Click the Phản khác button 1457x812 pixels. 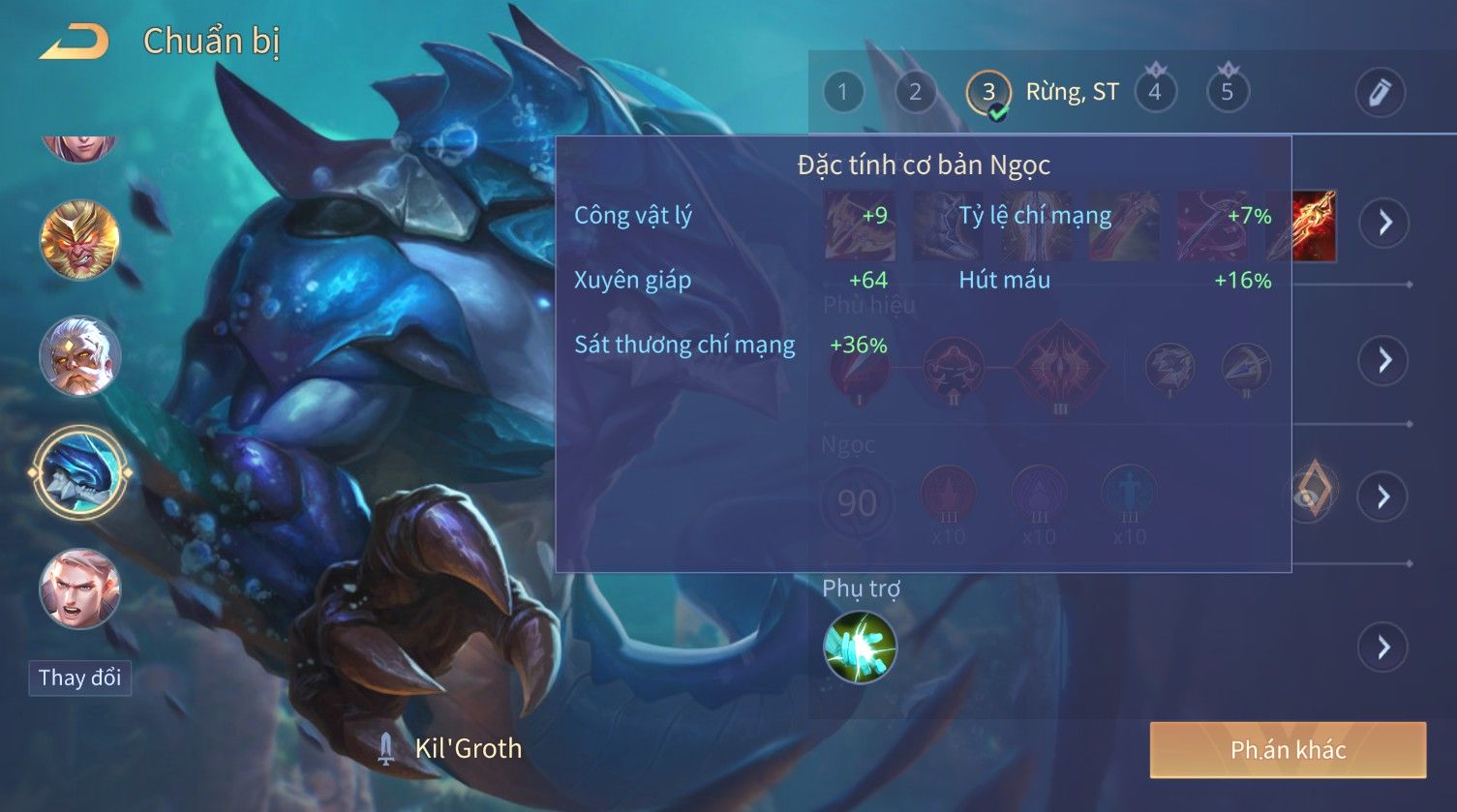coord(1288,749)
